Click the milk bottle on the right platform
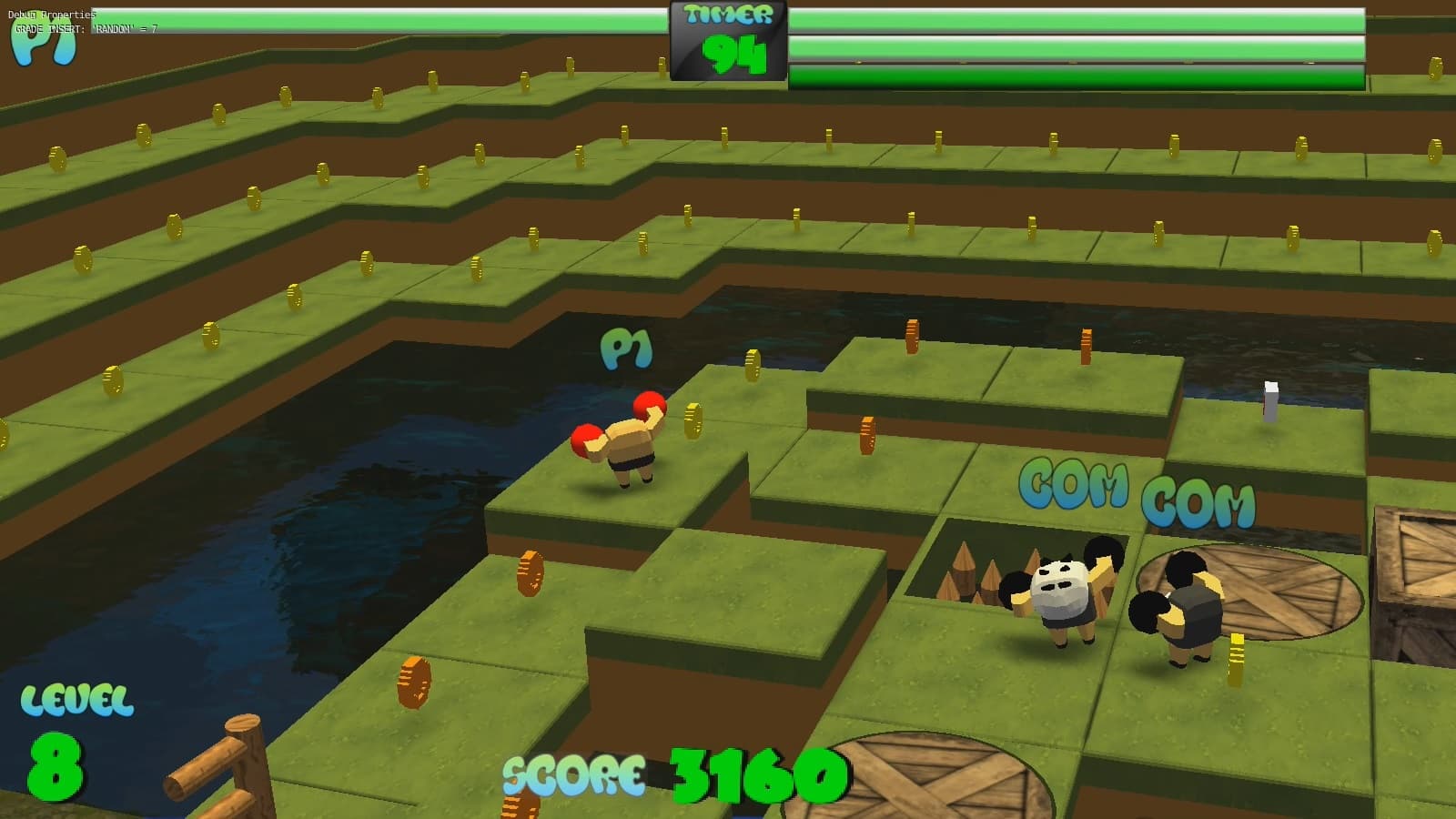 coord(1269,400)
